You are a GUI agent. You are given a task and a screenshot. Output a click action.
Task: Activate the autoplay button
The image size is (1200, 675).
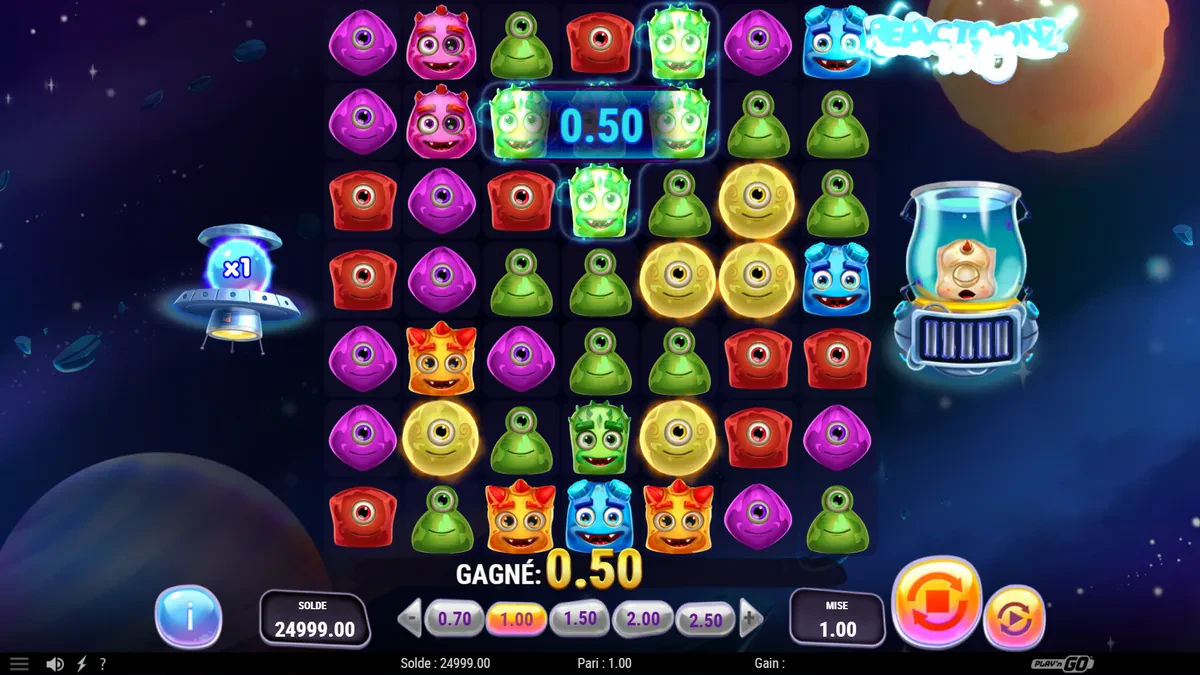1014,617
